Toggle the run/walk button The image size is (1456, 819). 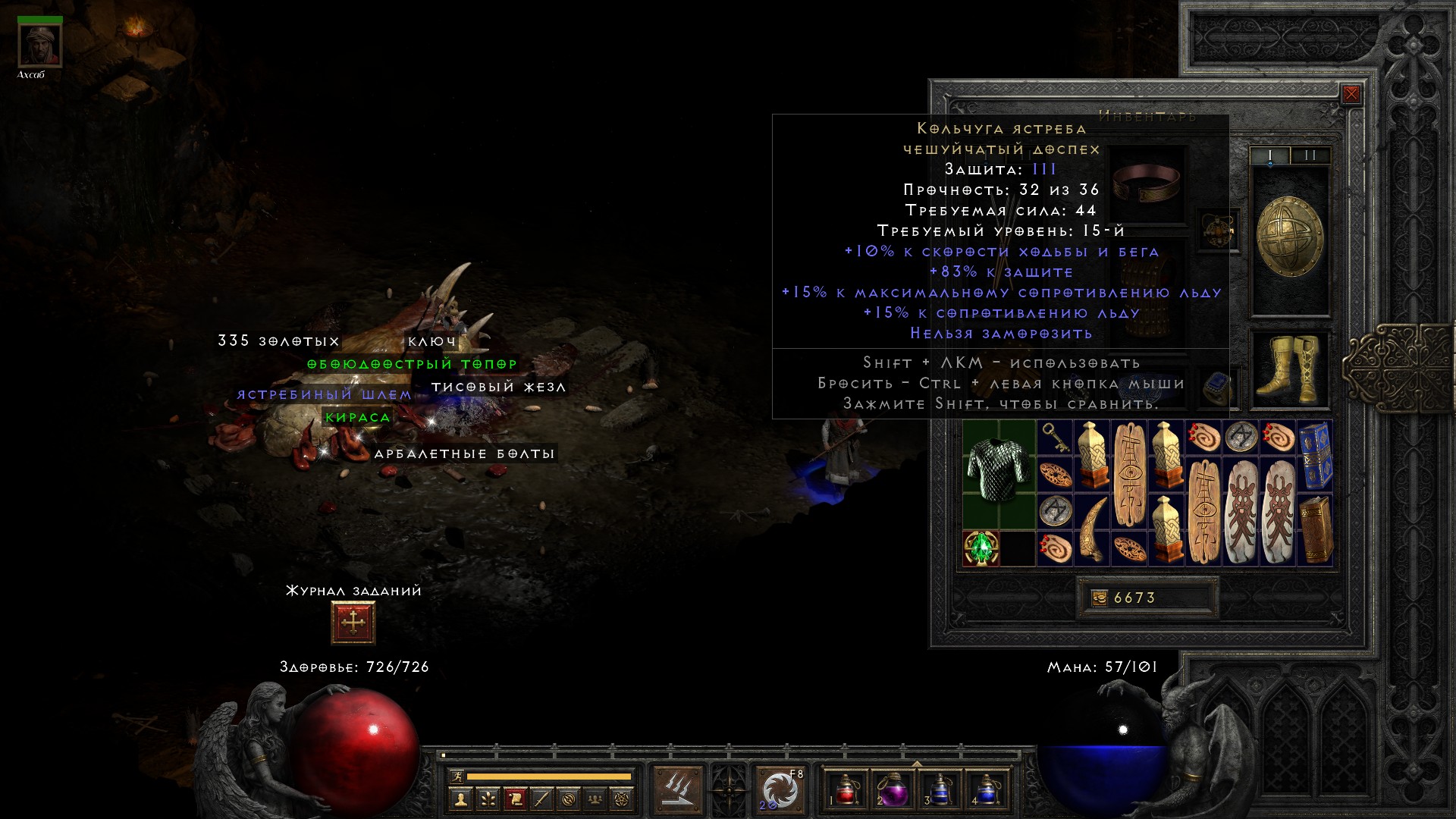(x=457, y=777)
